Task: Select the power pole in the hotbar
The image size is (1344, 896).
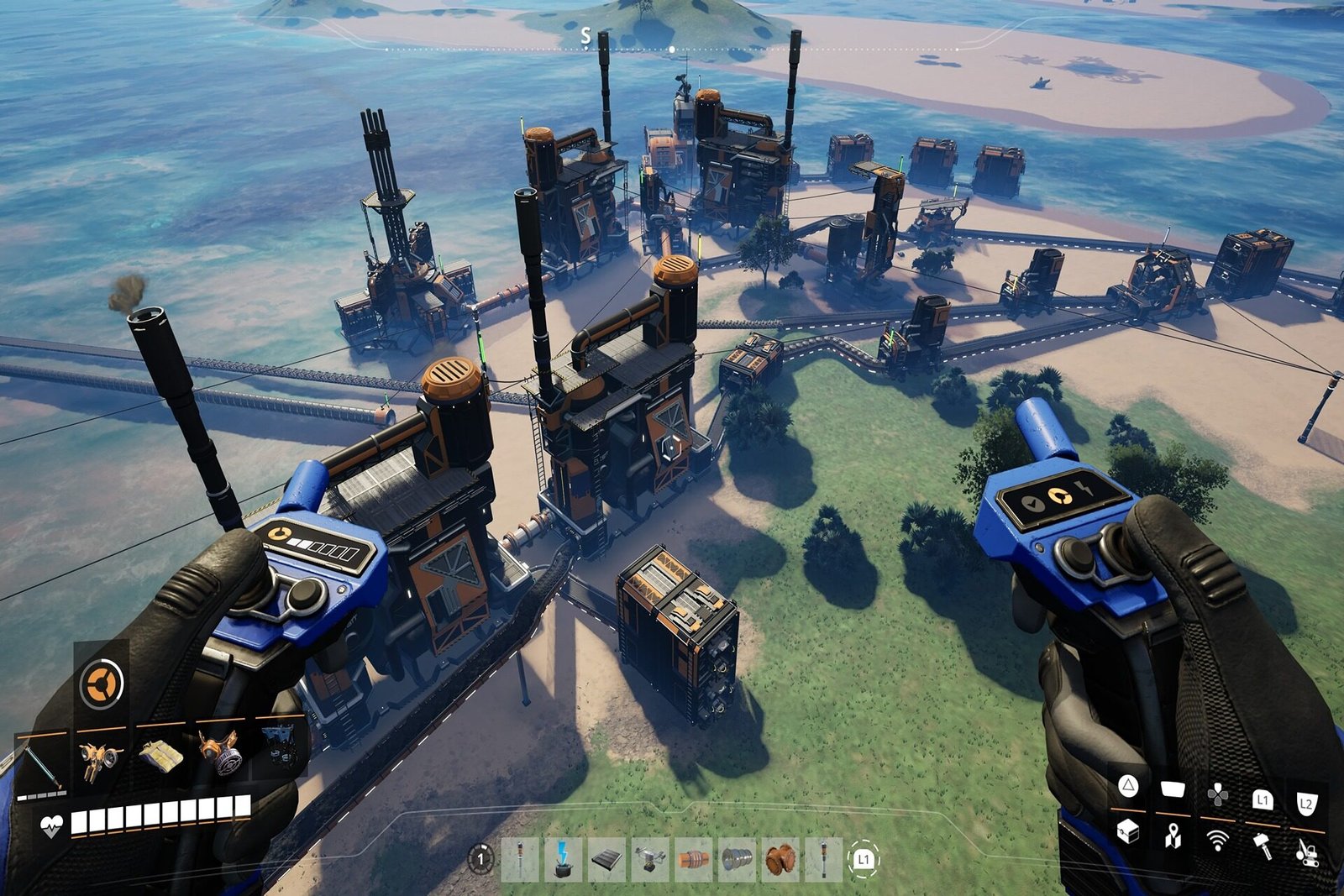Action: 519,857
